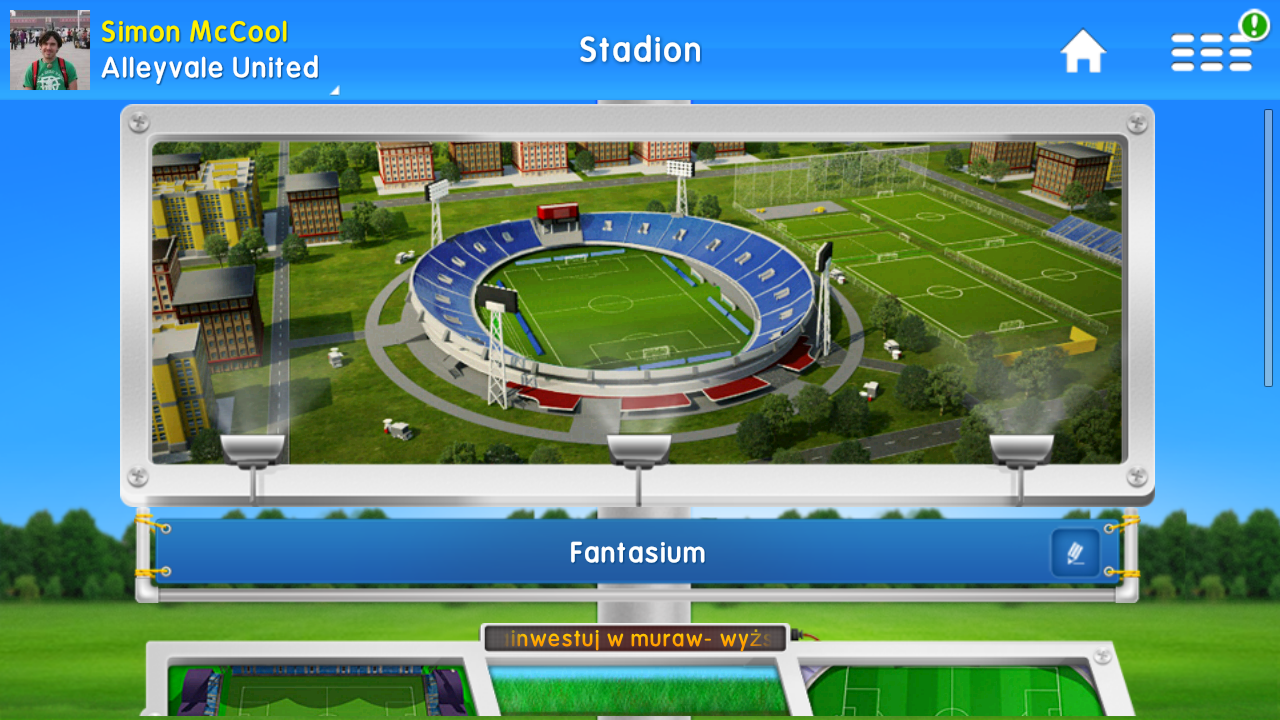Edit stadium name using the pencil icon
This screenshot has width=1280, height=720.
(1078, 550)
